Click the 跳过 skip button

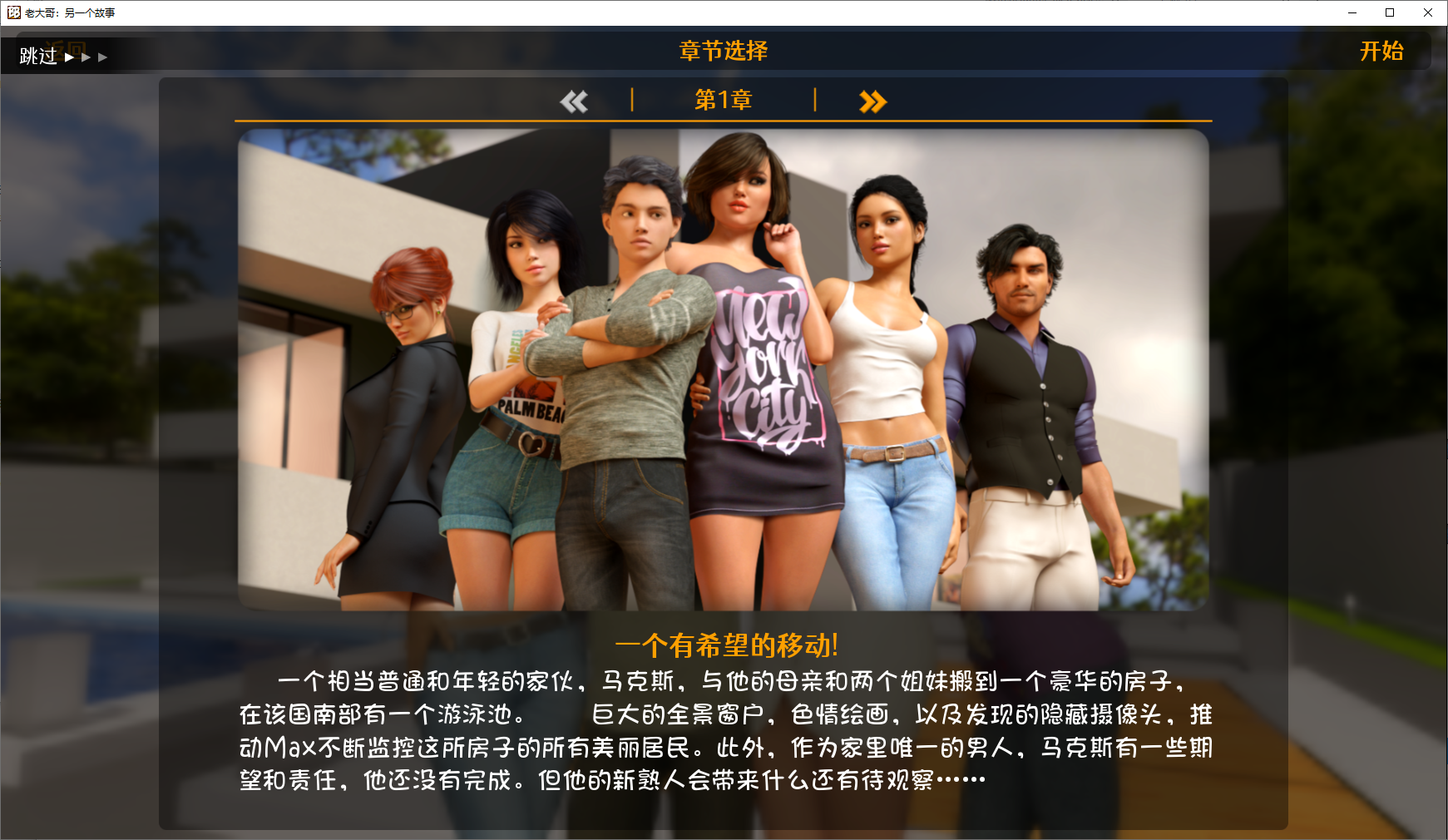pyautogui.click(x=39, y=57)
